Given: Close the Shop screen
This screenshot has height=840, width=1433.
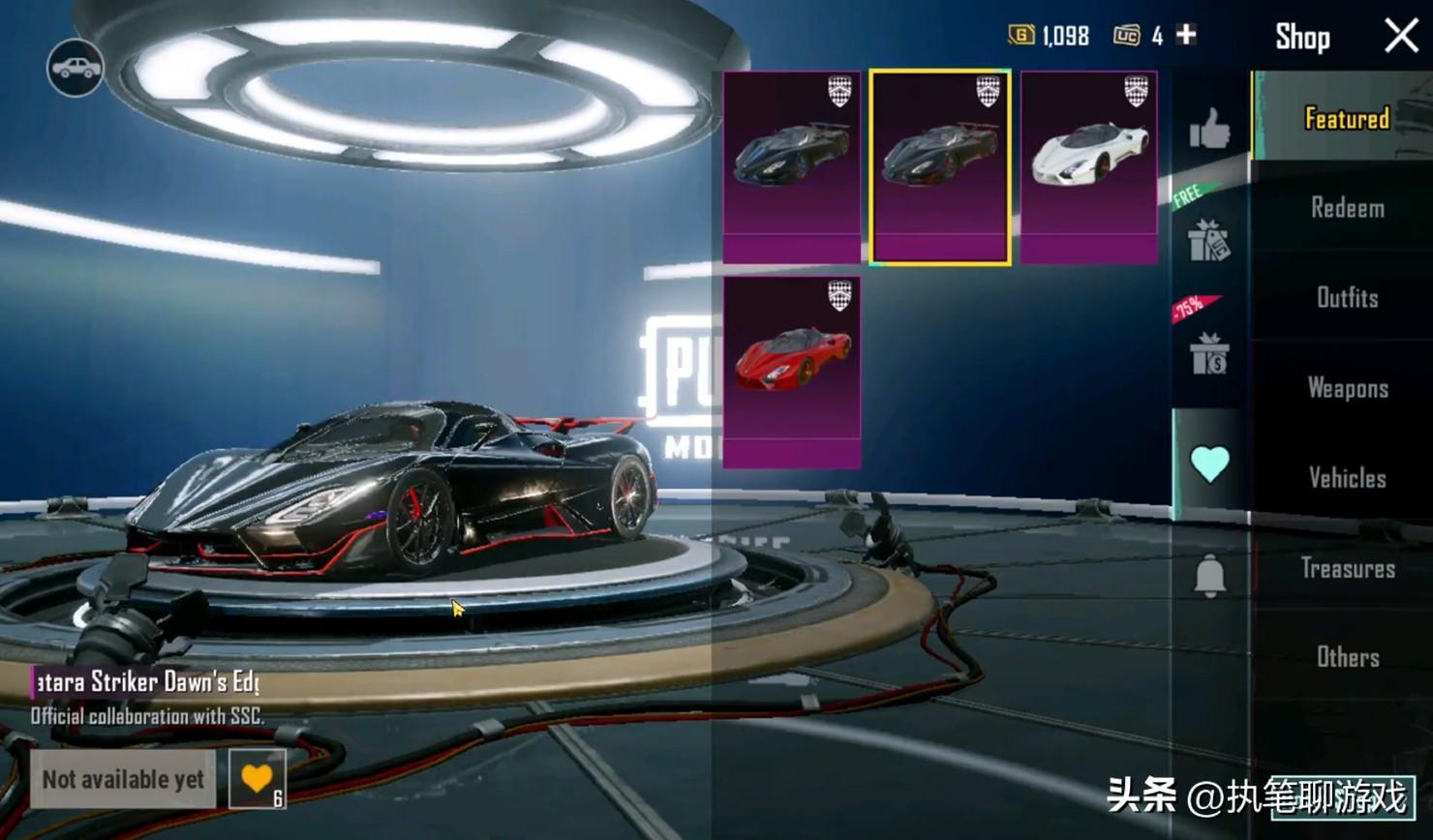Looking at the screenshot, I should coord(1400,37).
